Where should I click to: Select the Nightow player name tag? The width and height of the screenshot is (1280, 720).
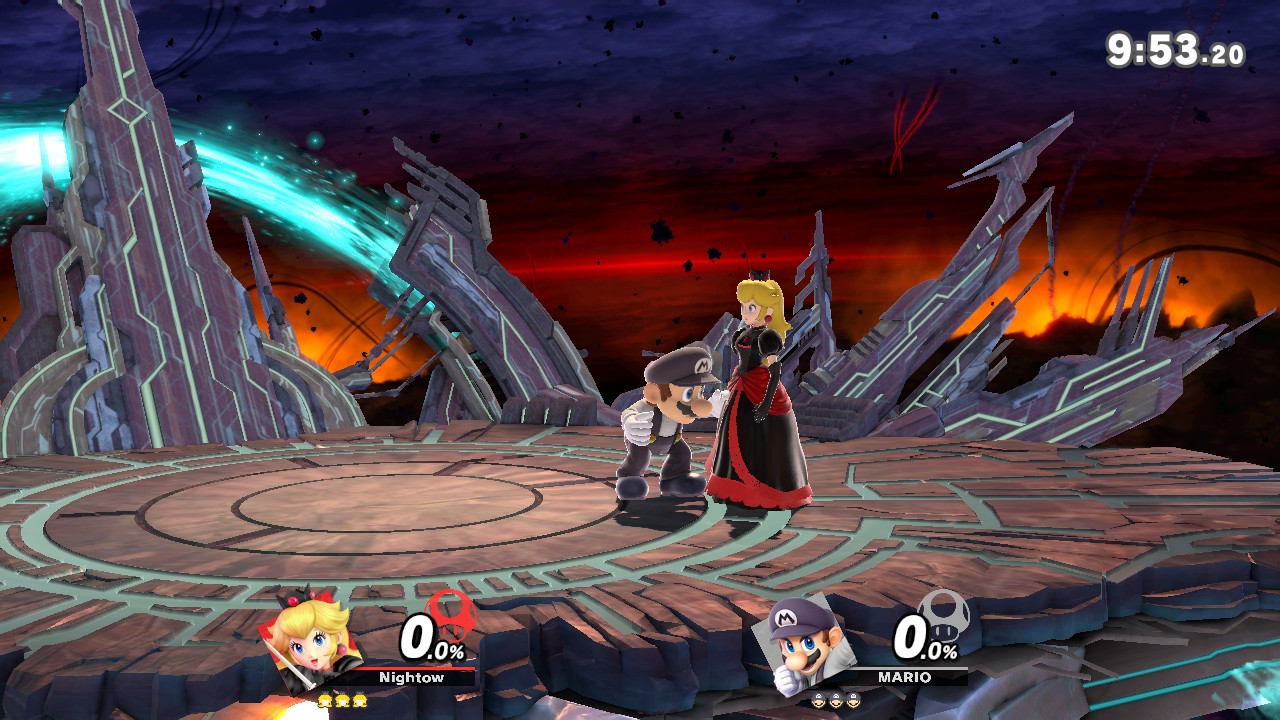click(412, 676)
